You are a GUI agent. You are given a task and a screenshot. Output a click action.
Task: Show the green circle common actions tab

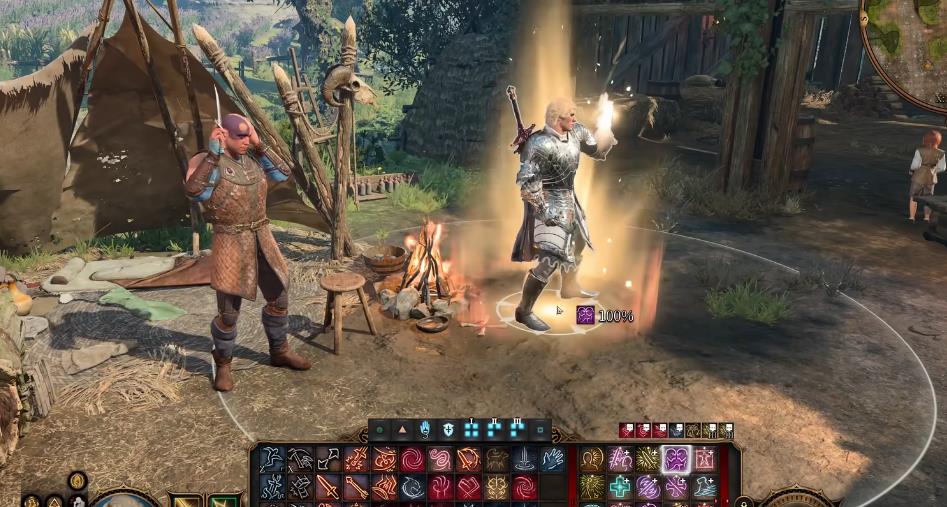pyautogui.click(x=380, y=430)
